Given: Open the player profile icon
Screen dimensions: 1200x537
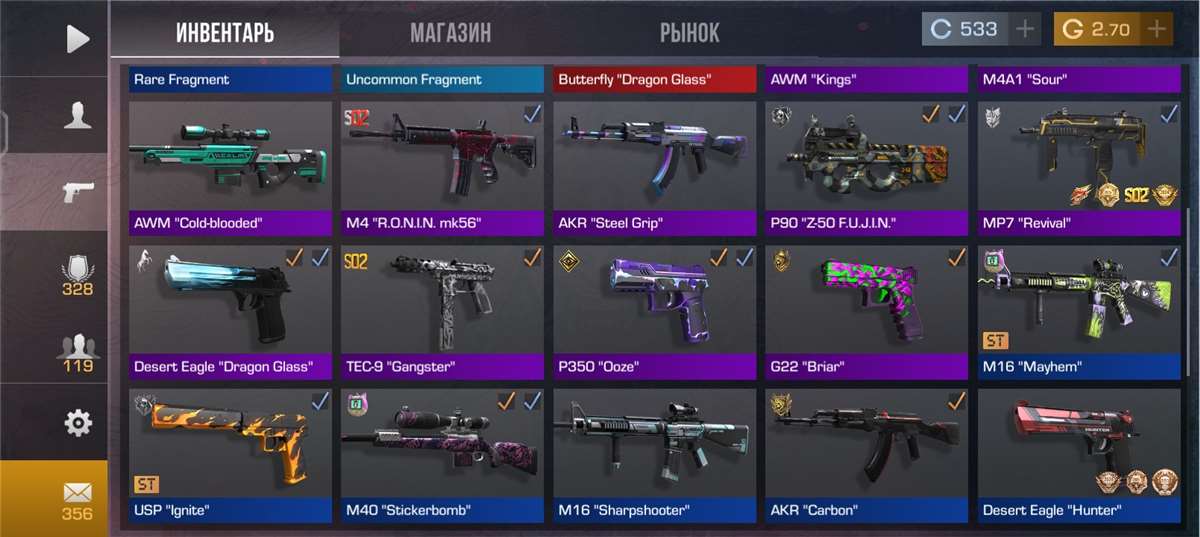Looking at the screenshot, I should pyautogui.click(x=77, y=115).
